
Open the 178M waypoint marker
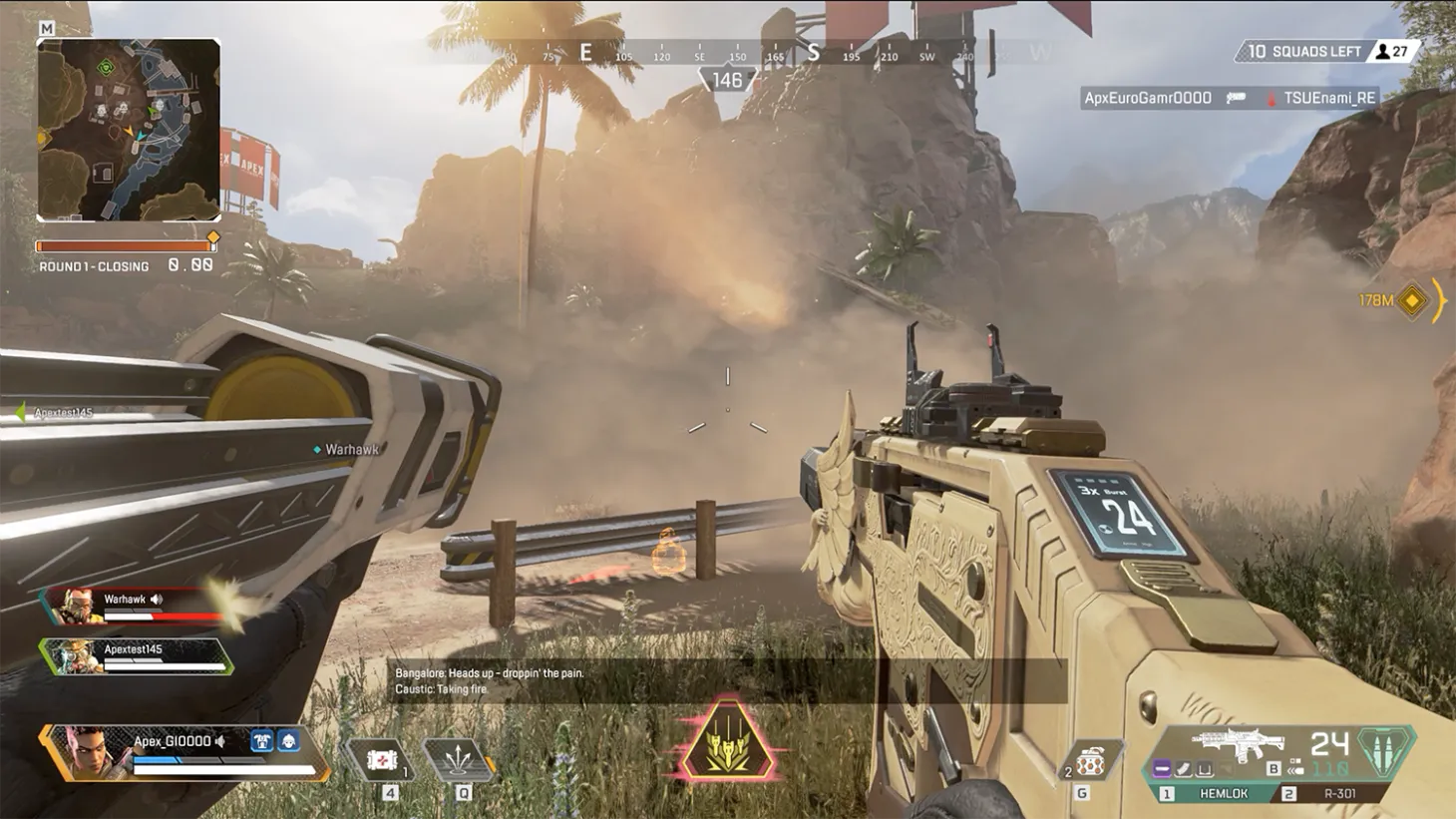pyautogui.click(x=1412, y=300)
